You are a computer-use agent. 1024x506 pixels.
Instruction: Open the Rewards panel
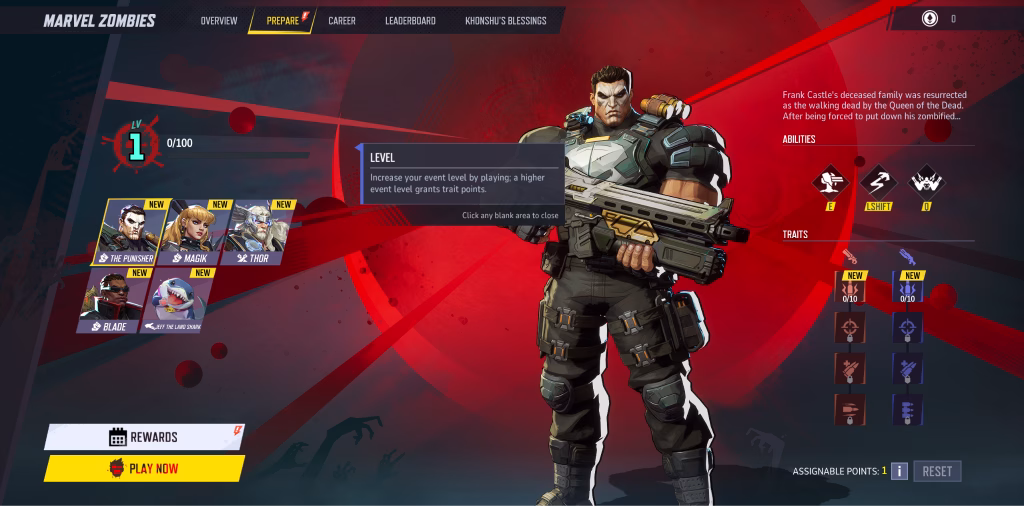pyautogui.click(x=143, y=437)
